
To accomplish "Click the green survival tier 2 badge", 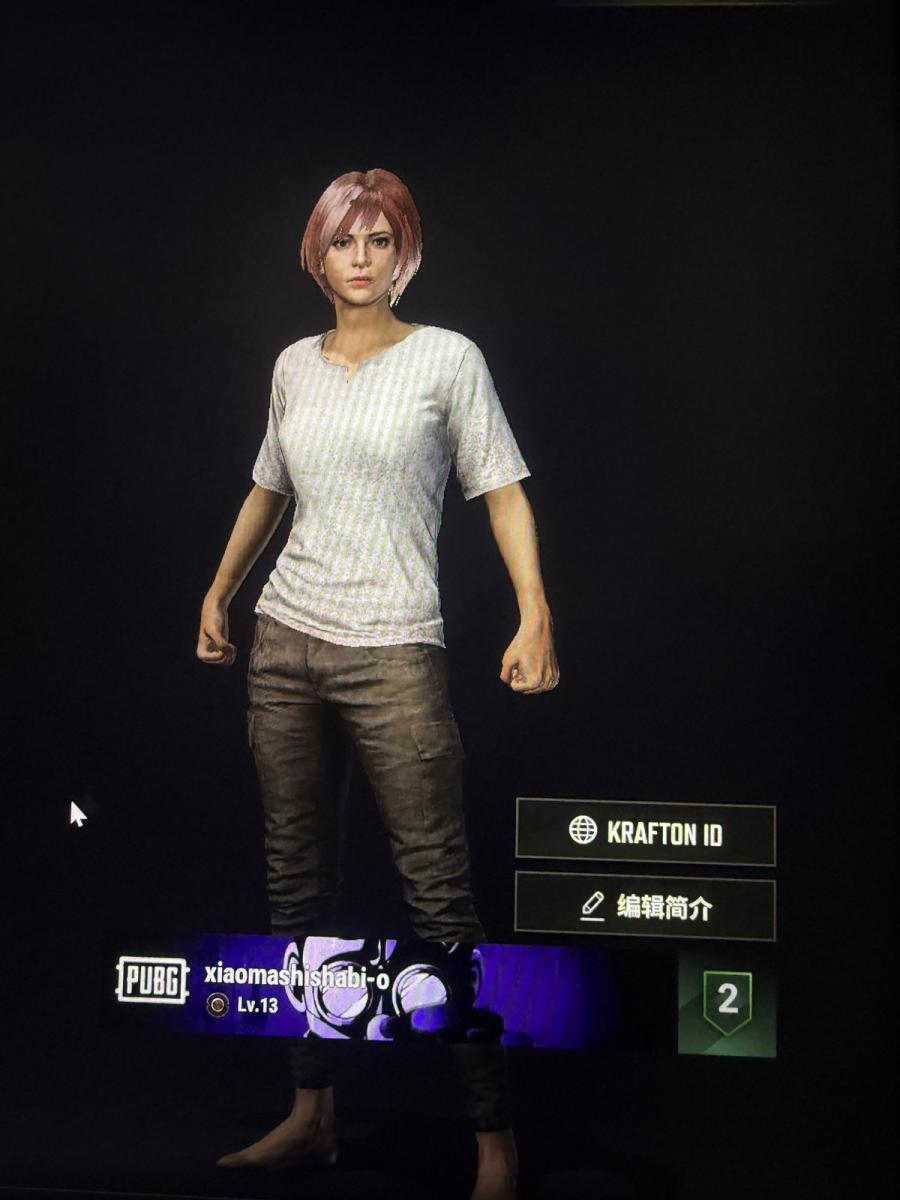I will 727,1002.
